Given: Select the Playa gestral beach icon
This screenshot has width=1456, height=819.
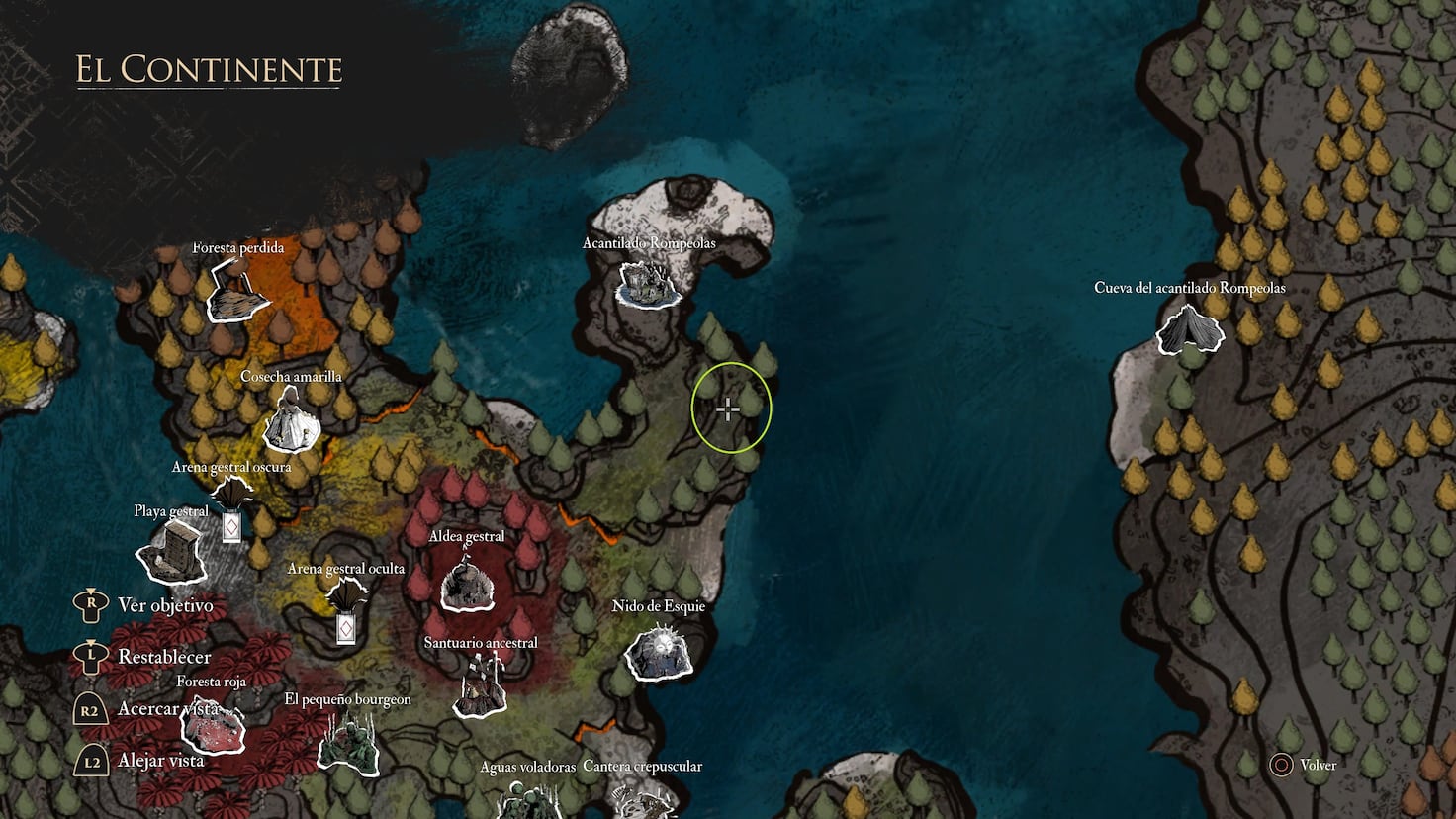Looking at the screenshot, I should click(x=170, y=554).
